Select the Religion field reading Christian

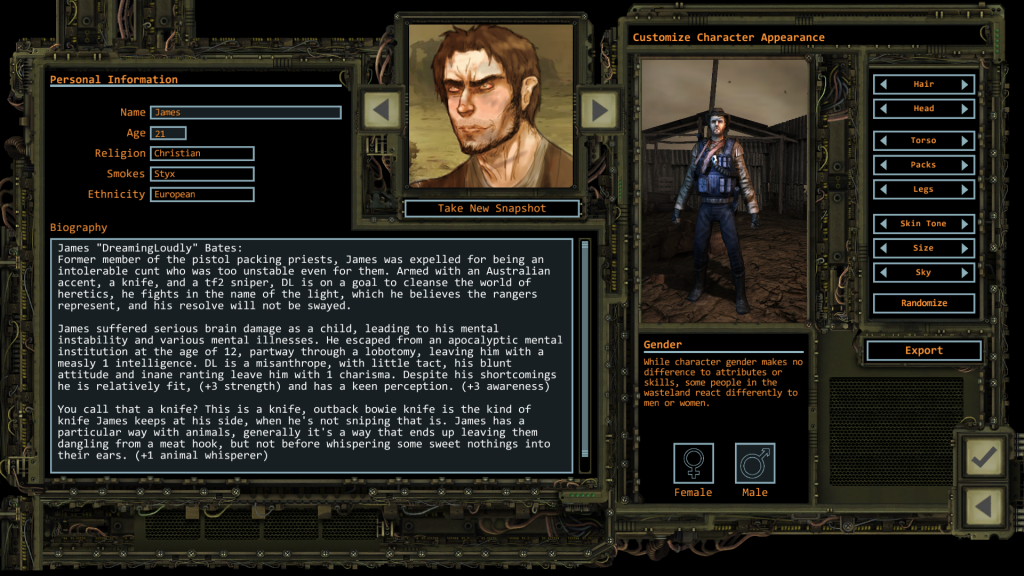(x=202, y=154)
